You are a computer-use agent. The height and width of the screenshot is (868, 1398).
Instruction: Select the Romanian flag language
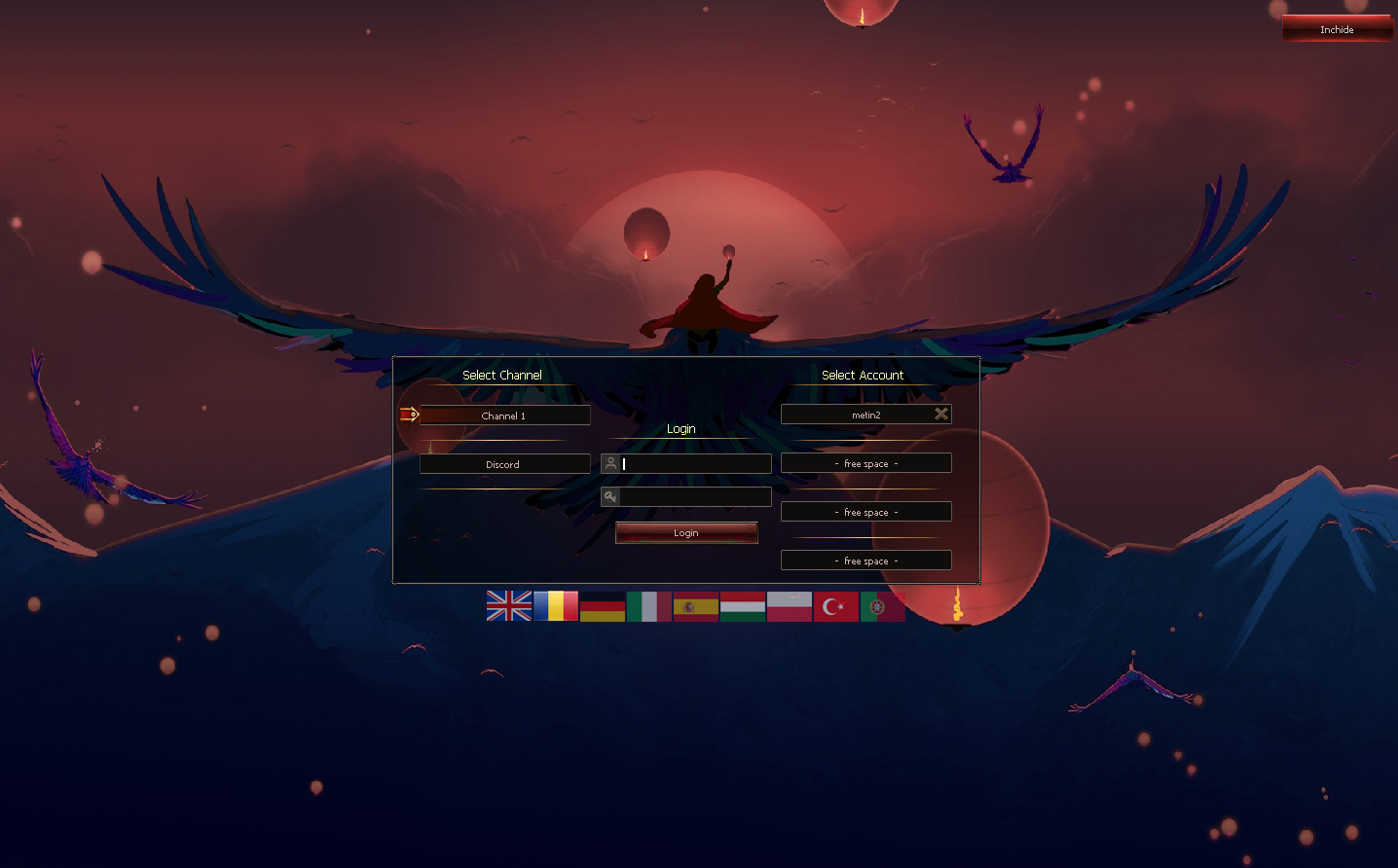(x=556, y=606)
